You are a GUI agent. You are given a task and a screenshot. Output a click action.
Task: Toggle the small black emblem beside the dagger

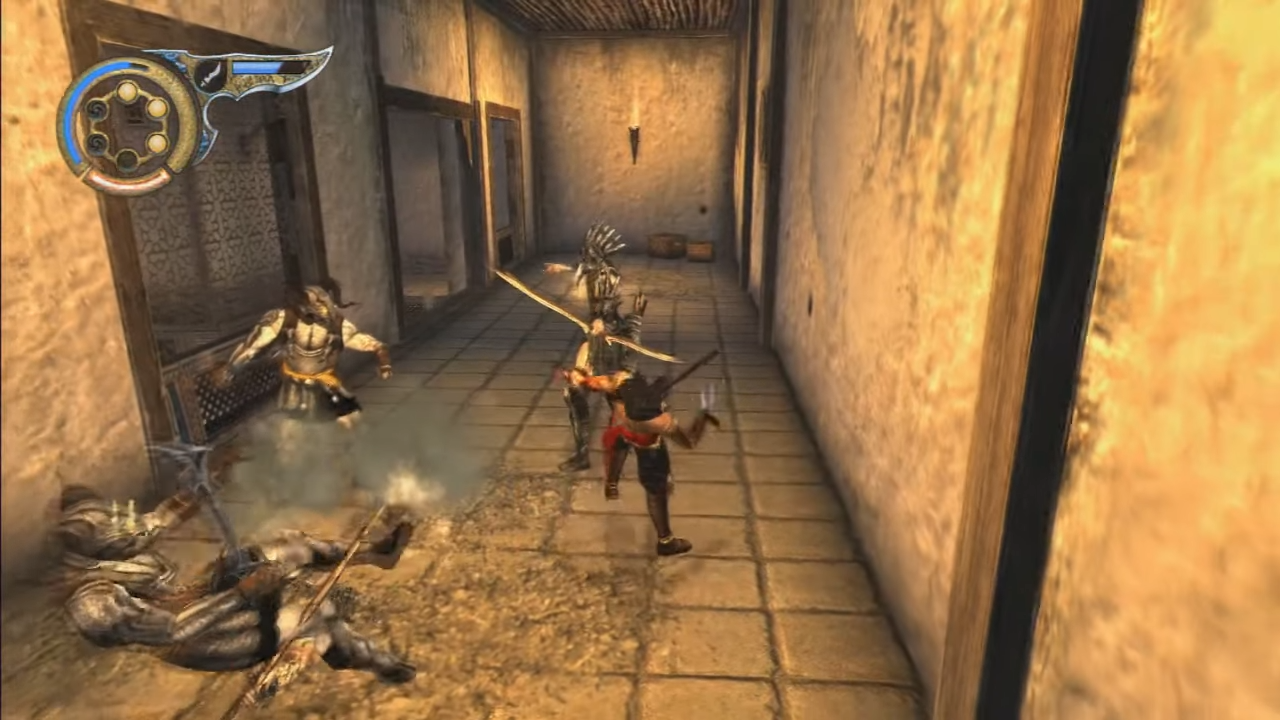pos(210,77)
